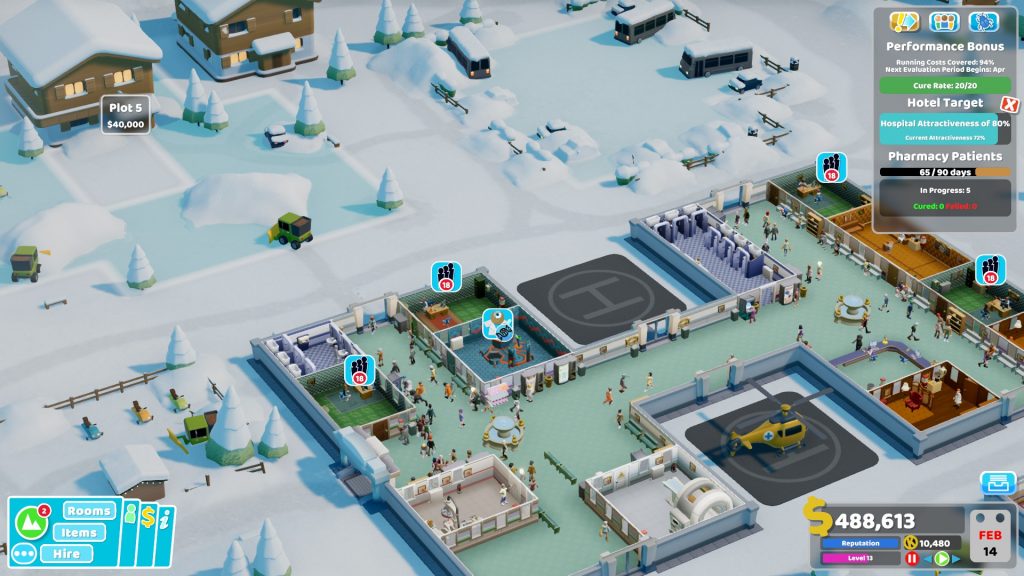
Task: Click the green play speed button
Action: point(941,559)
